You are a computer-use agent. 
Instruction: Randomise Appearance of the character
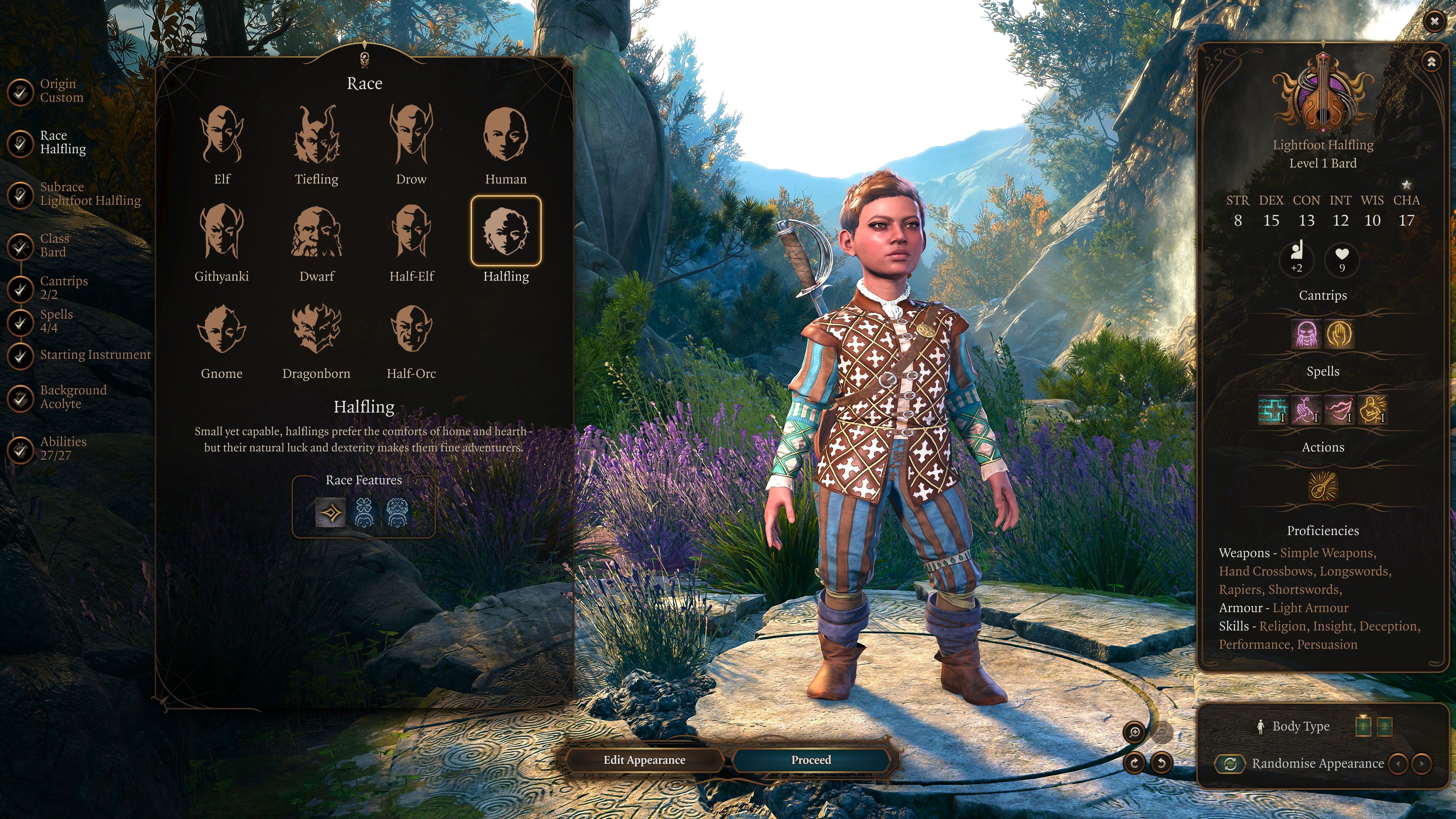pos(1230,764)
